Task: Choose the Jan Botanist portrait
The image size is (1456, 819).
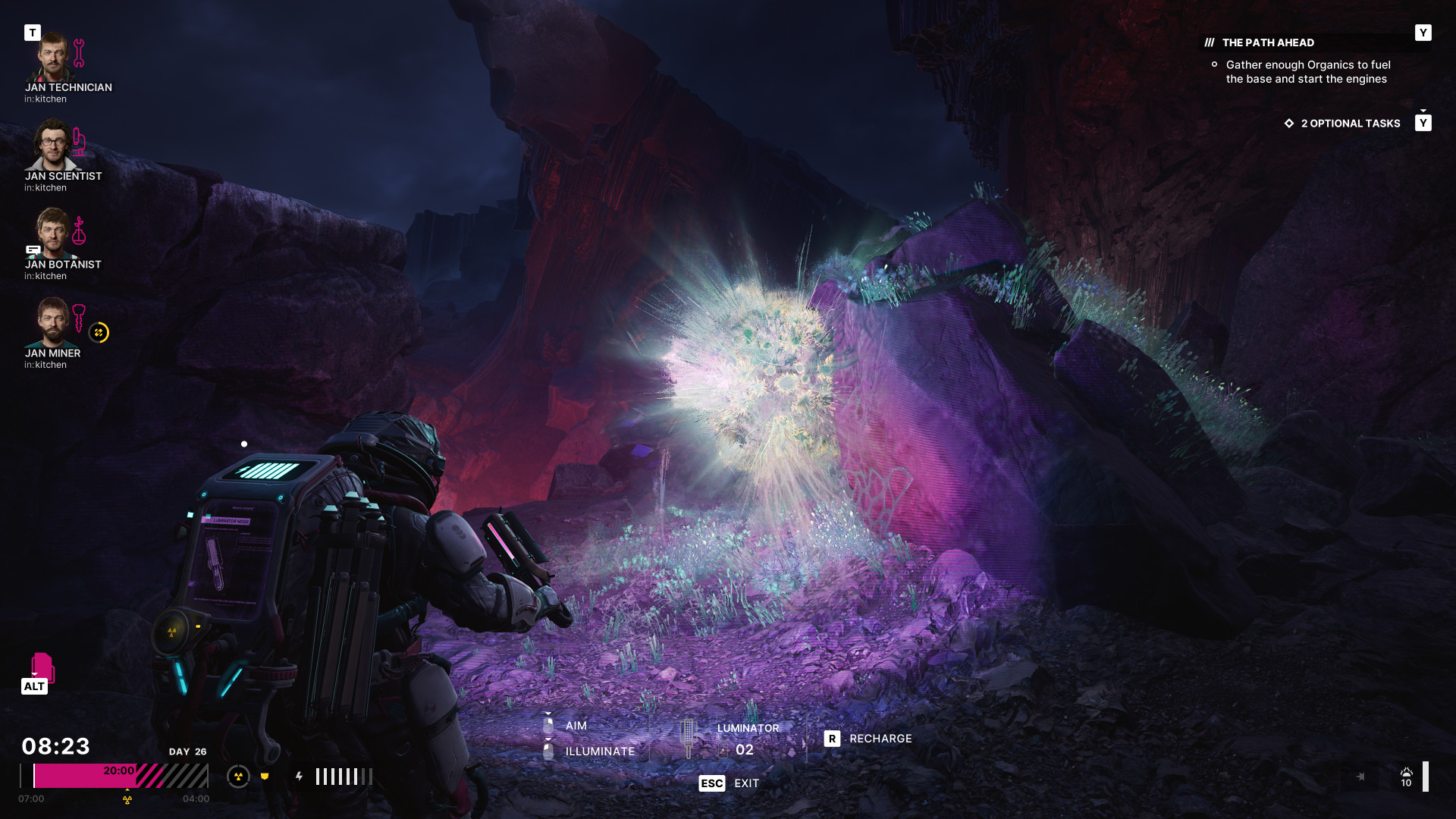Action: click(x=52, y=234)
